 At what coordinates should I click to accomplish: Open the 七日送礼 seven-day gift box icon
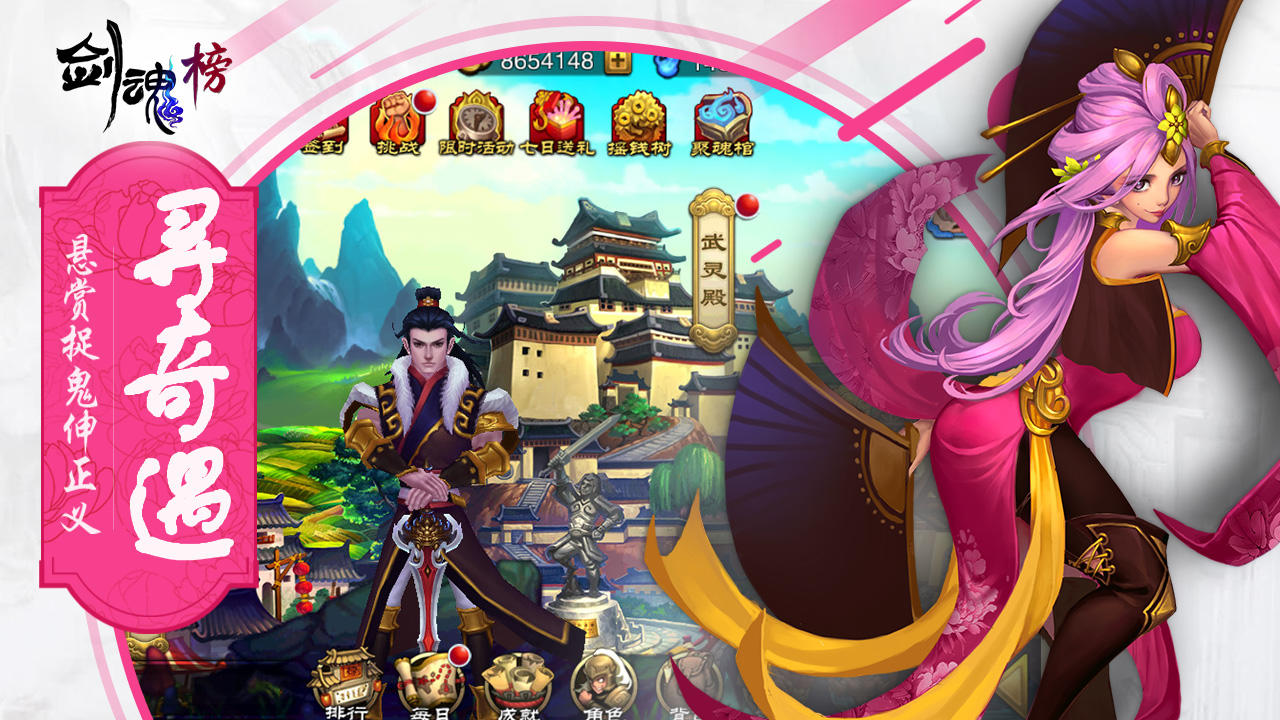coord(555,118)
